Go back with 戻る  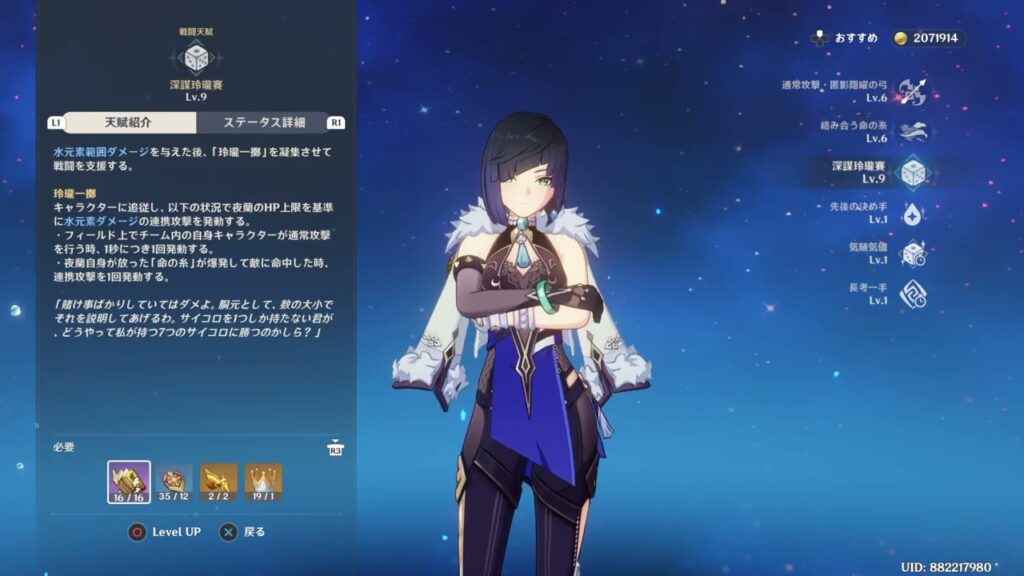pos(243,532)
